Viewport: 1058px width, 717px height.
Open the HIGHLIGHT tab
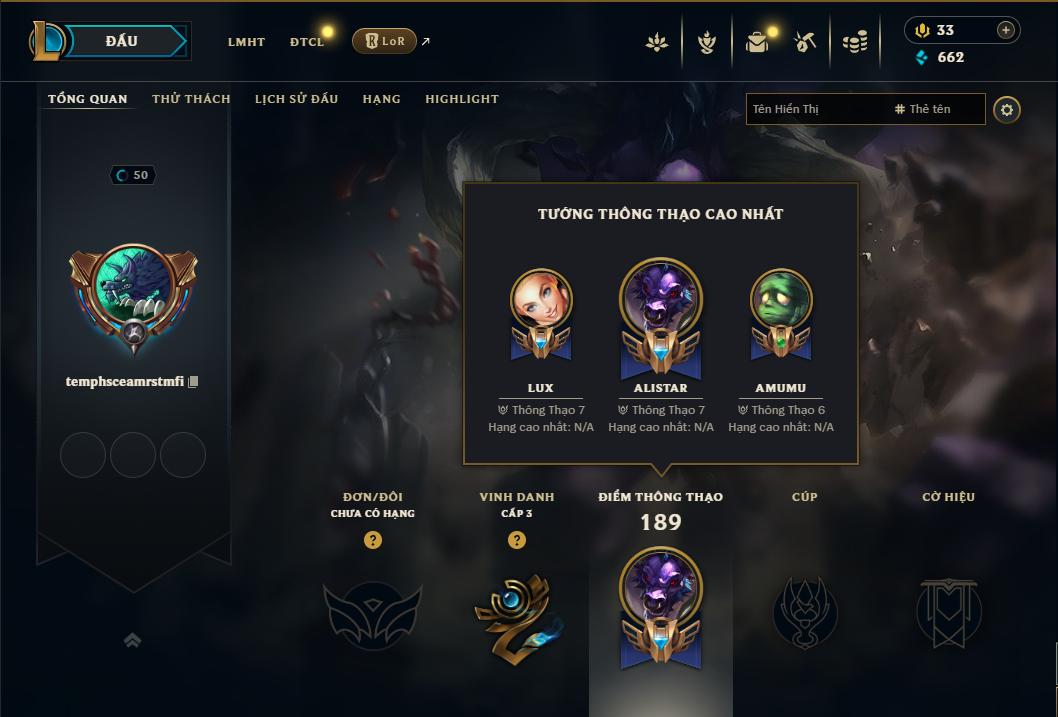pyautogui.click(x=462, y=99)
